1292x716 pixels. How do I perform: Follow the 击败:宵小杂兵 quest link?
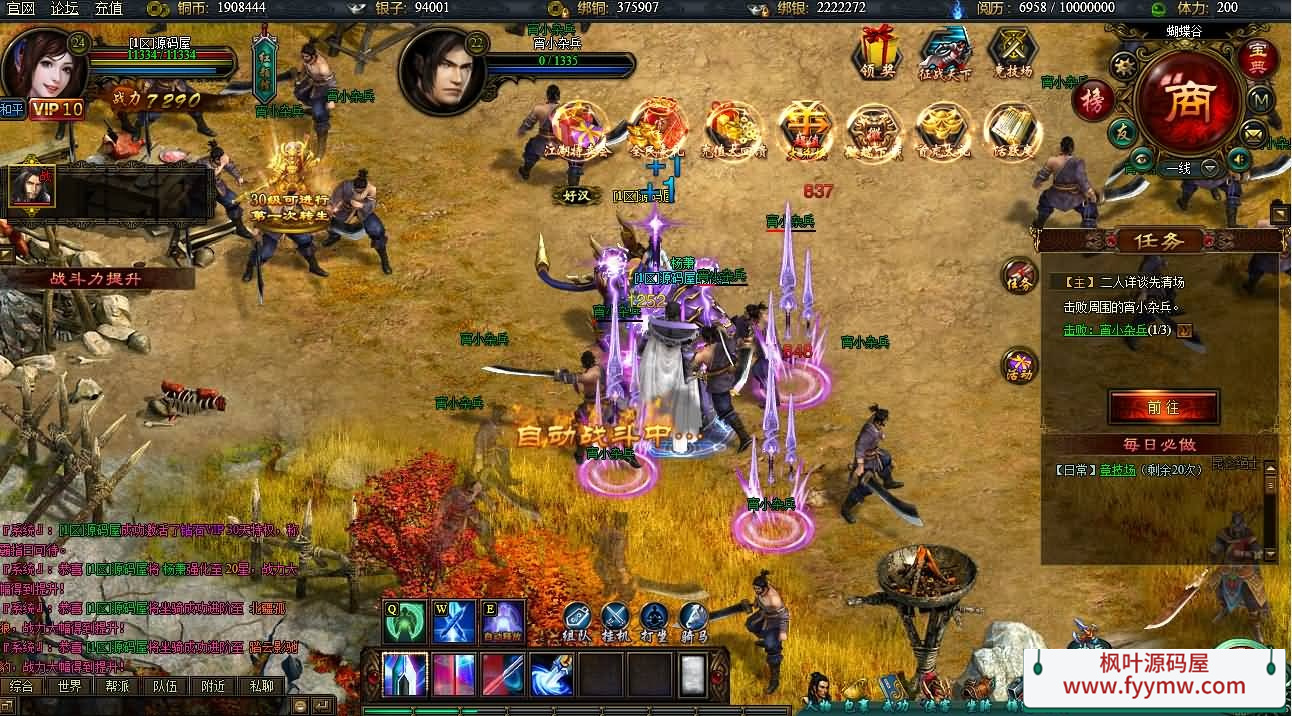(1118, 330)
